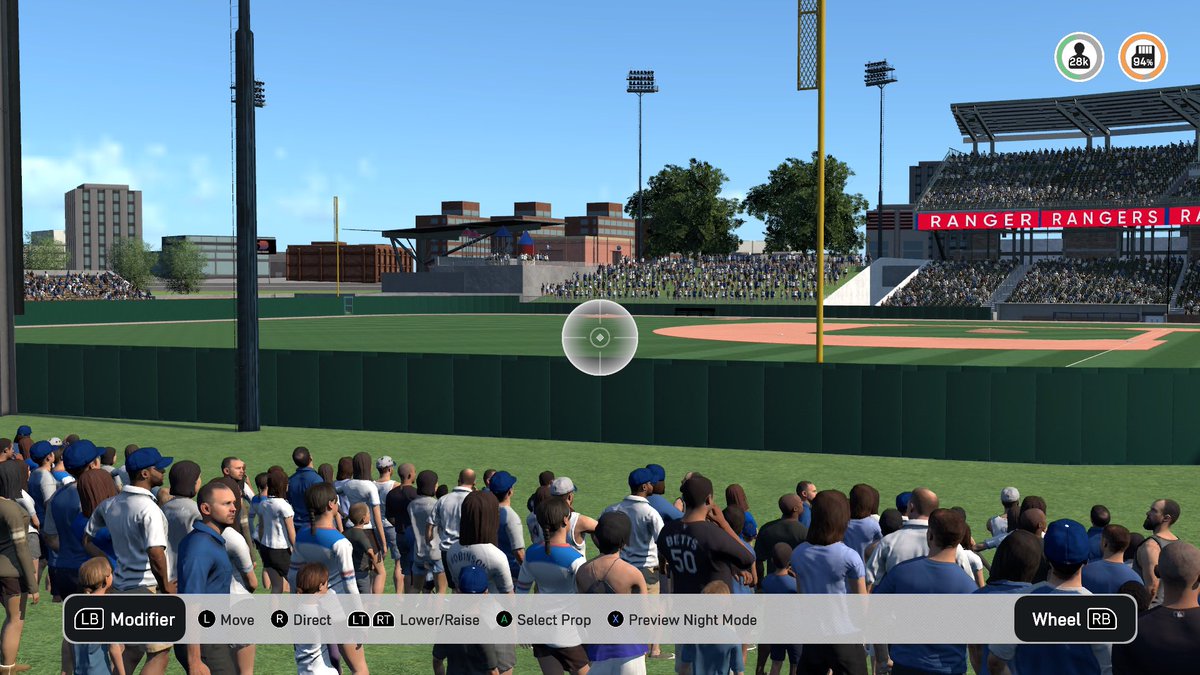Viewport: 1200px width, 675px height.
Task: Toggle Preview Night Mode
Action: tap(683, 620)
